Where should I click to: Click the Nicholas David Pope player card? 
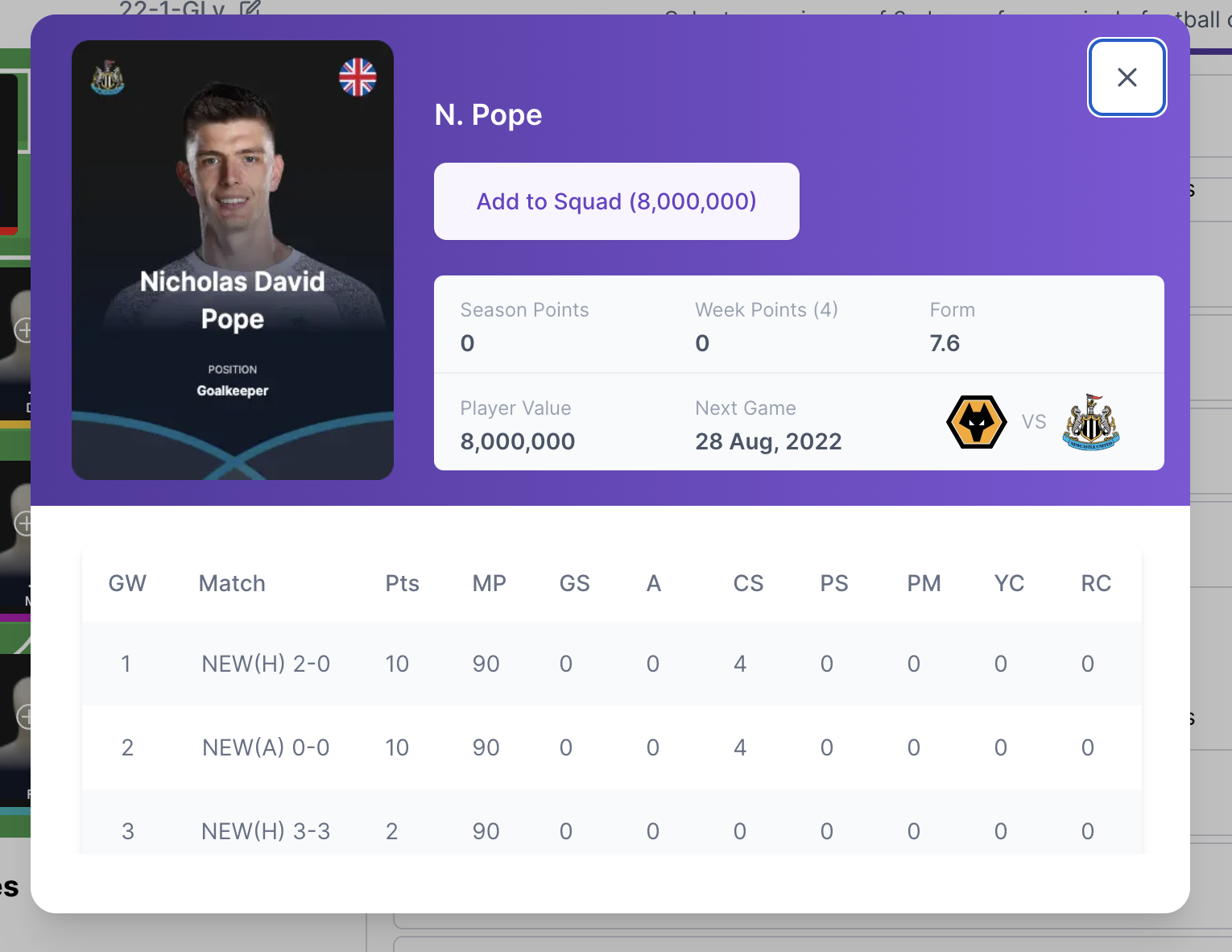[x=233, y=260]
